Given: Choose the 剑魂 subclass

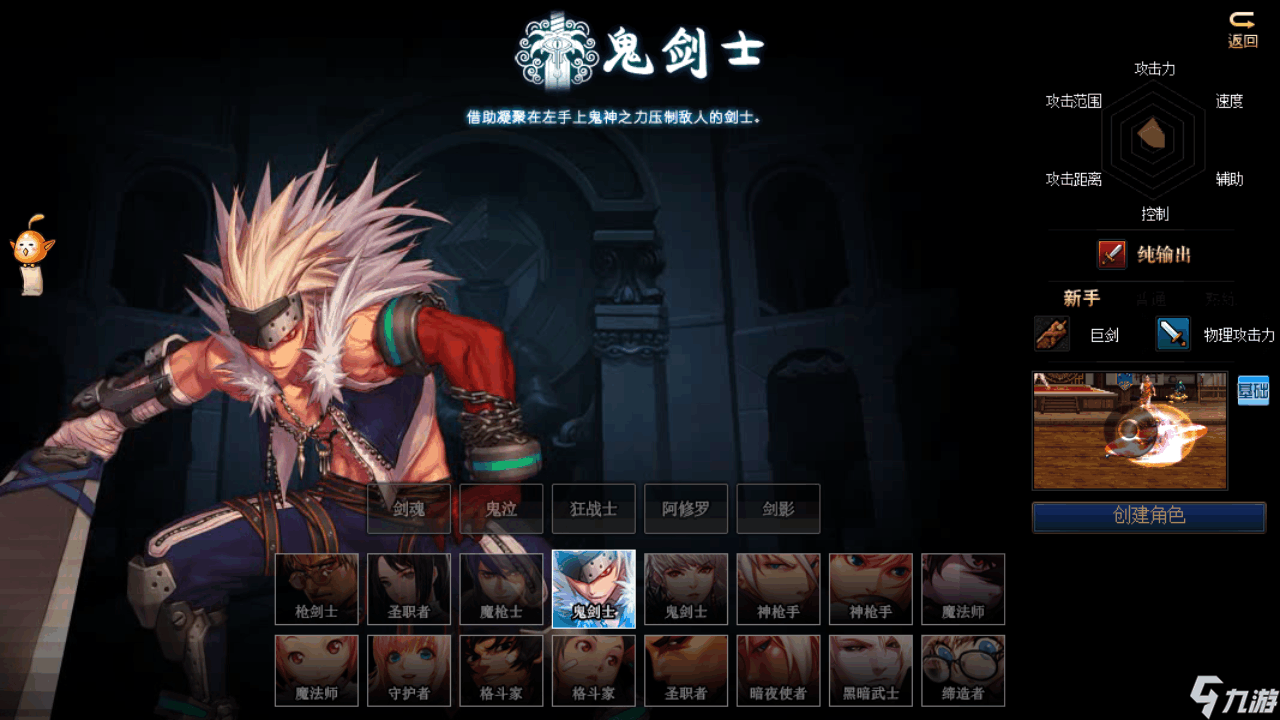Looking at the screenshot, I should coord(409,509).
